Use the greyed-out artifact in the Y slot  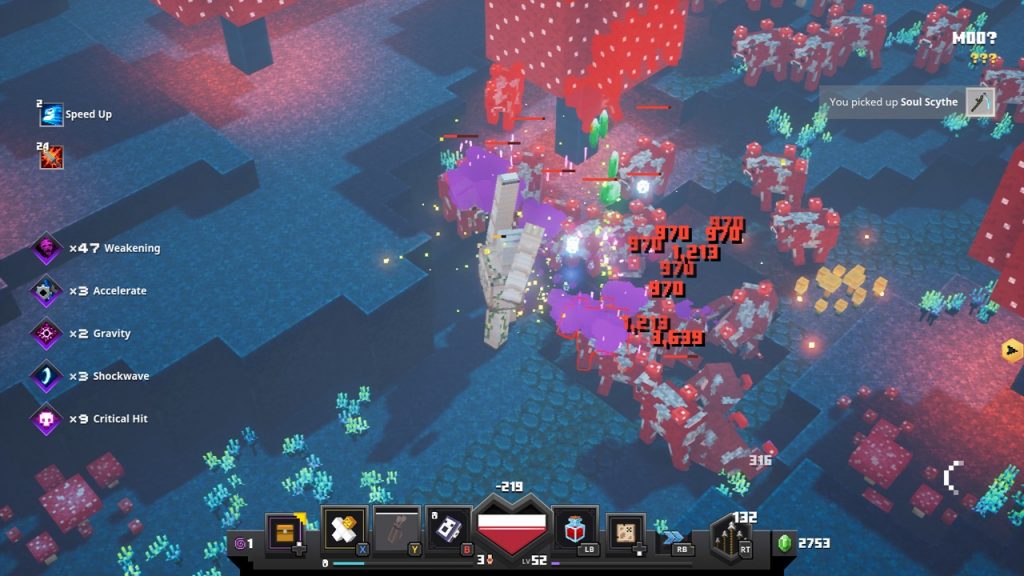397,529
